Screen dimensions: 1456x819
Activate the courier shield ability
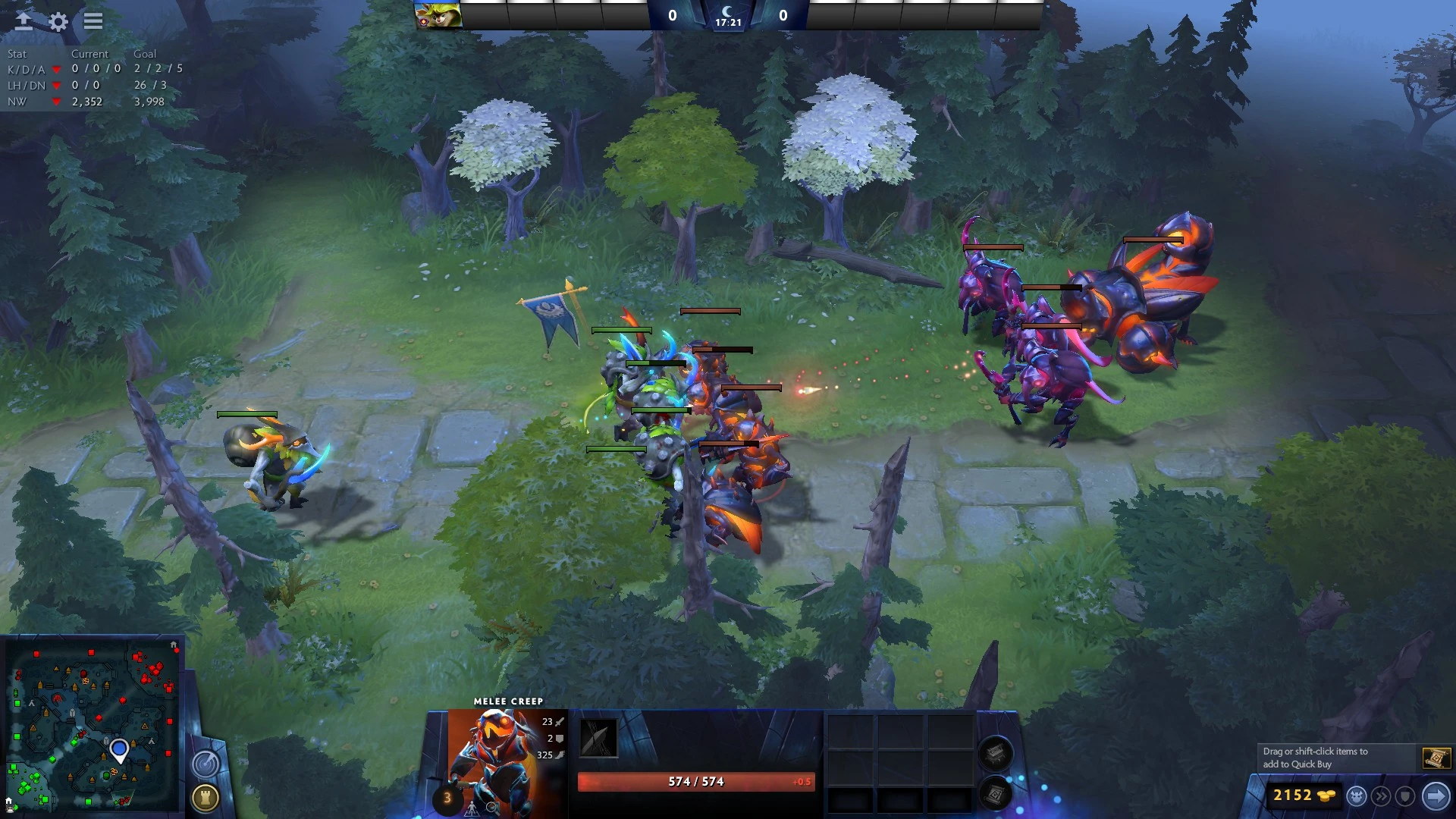1405,796
